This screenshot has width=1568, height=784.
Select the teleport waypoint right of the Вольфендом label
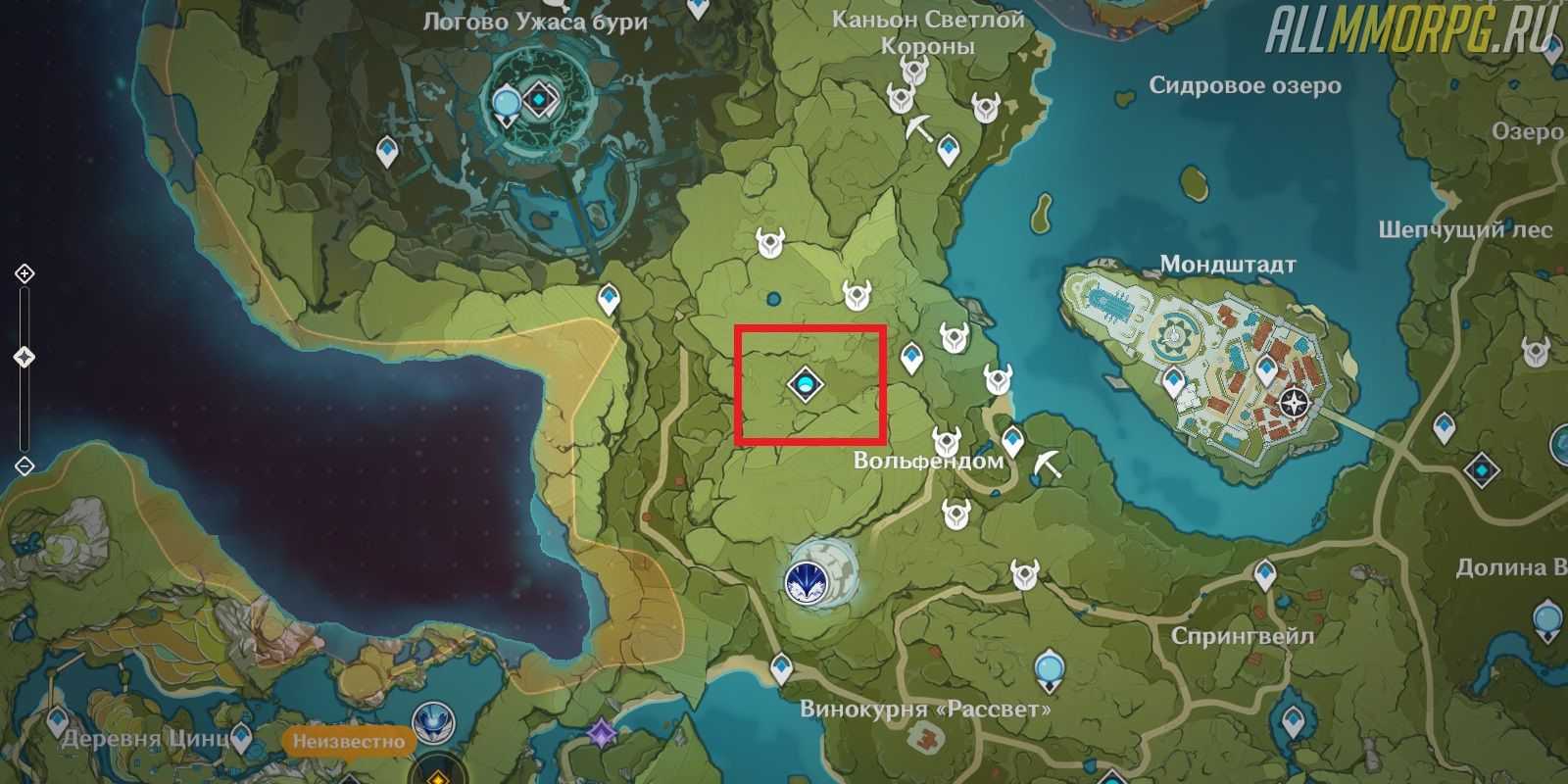(x=1012, y=440)
